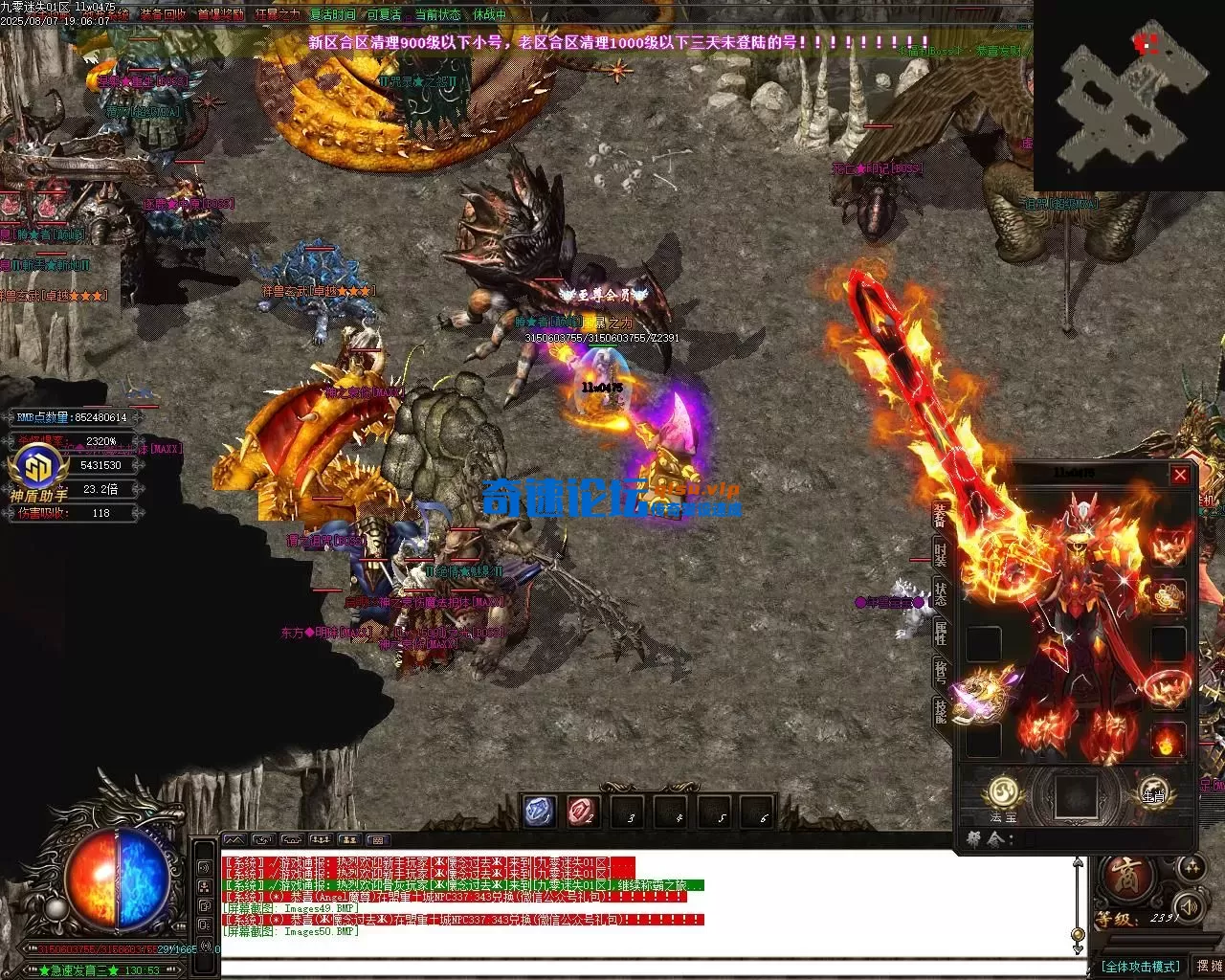1225x980 pixels.
Task: Use the red stone in hotbar slot 2
Action: tap(583, 812)
